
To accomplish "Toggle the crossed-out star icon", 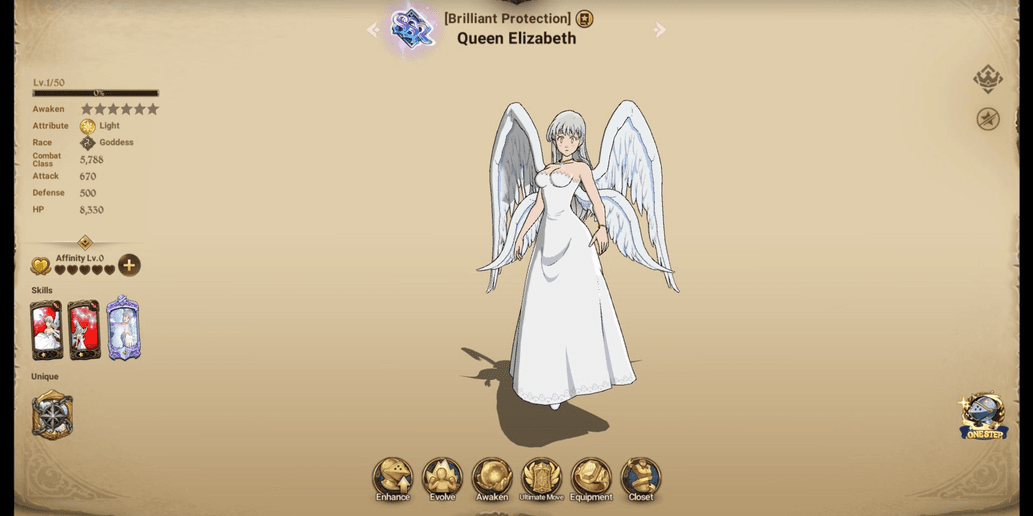I will [988, 119].
